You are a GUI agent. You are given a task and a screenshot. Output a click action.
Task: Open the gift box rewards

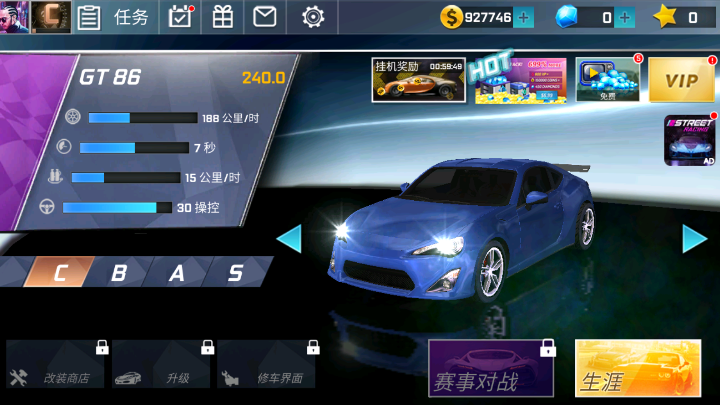point(222,17)
